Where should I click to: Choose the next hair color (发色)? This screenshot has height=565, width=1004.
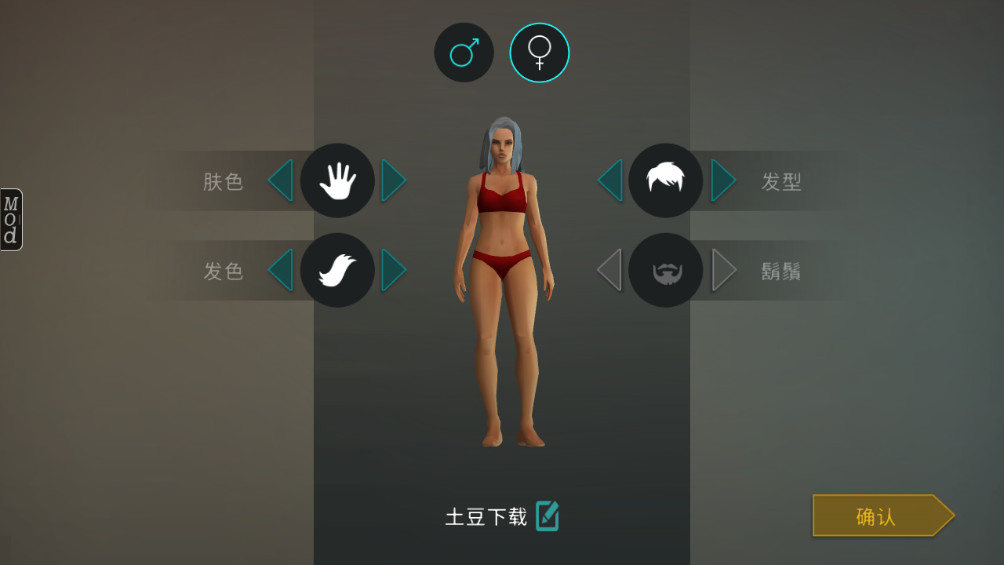[x=393, y=270]
